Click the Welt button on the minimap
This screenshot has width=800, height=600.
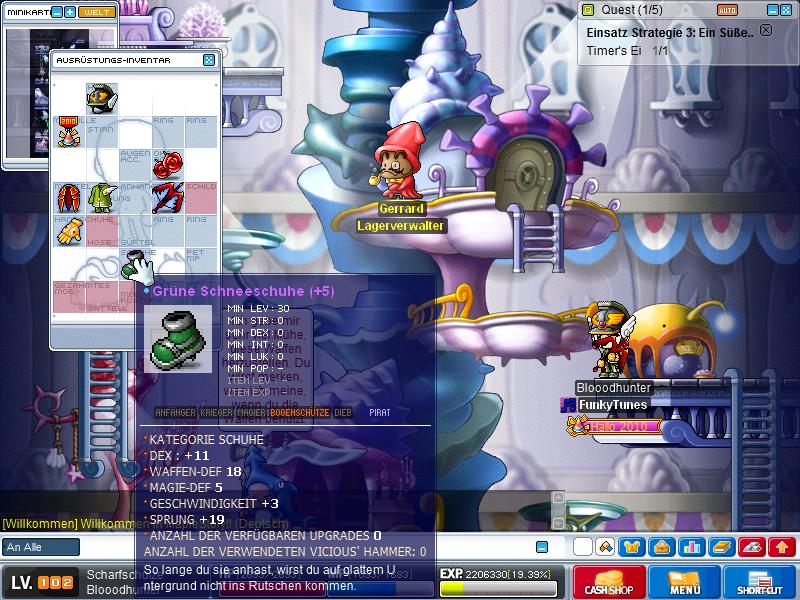coord(98,12)
